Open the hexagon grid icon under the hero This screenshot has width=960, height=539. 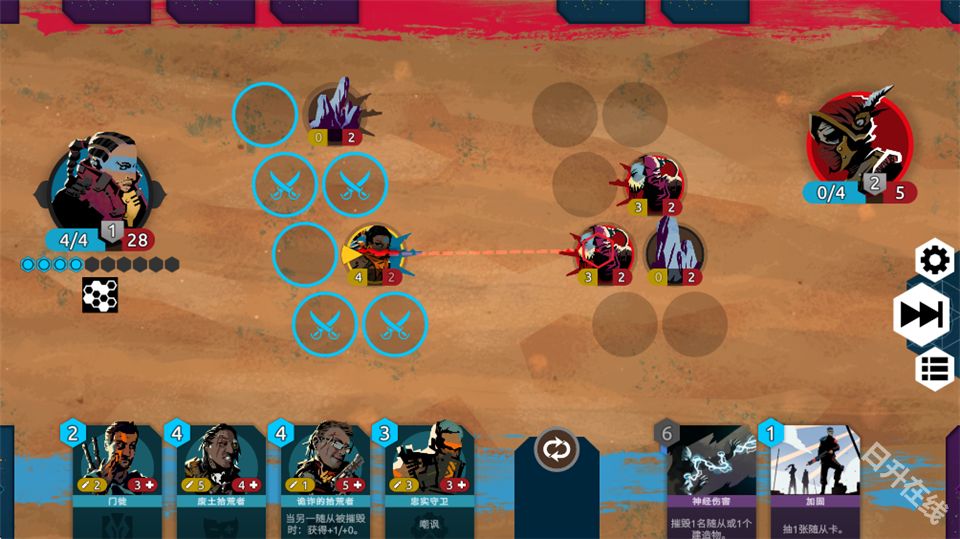pos(100,295)
